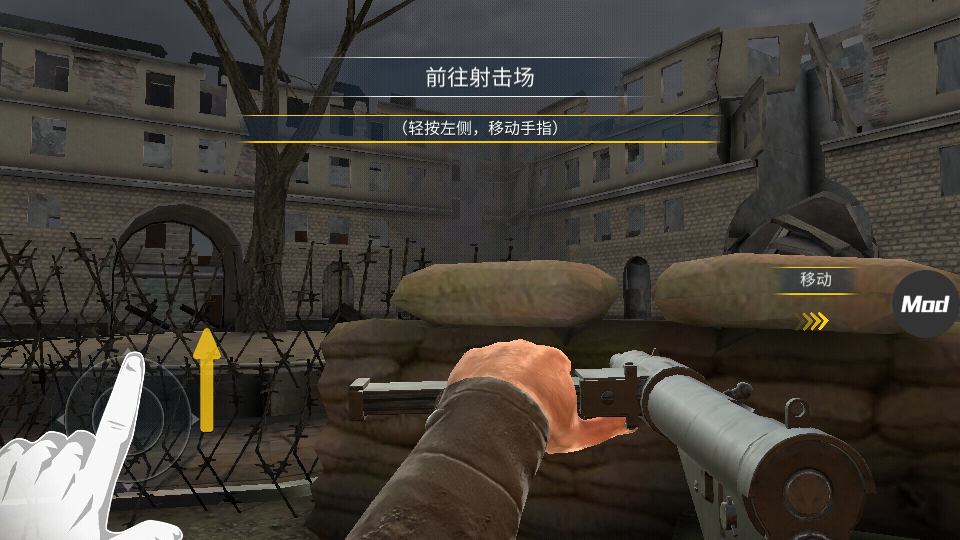Touch the virtual movement joystick
Viewport: 960px width, 540px height.
[x=126, y=413]
